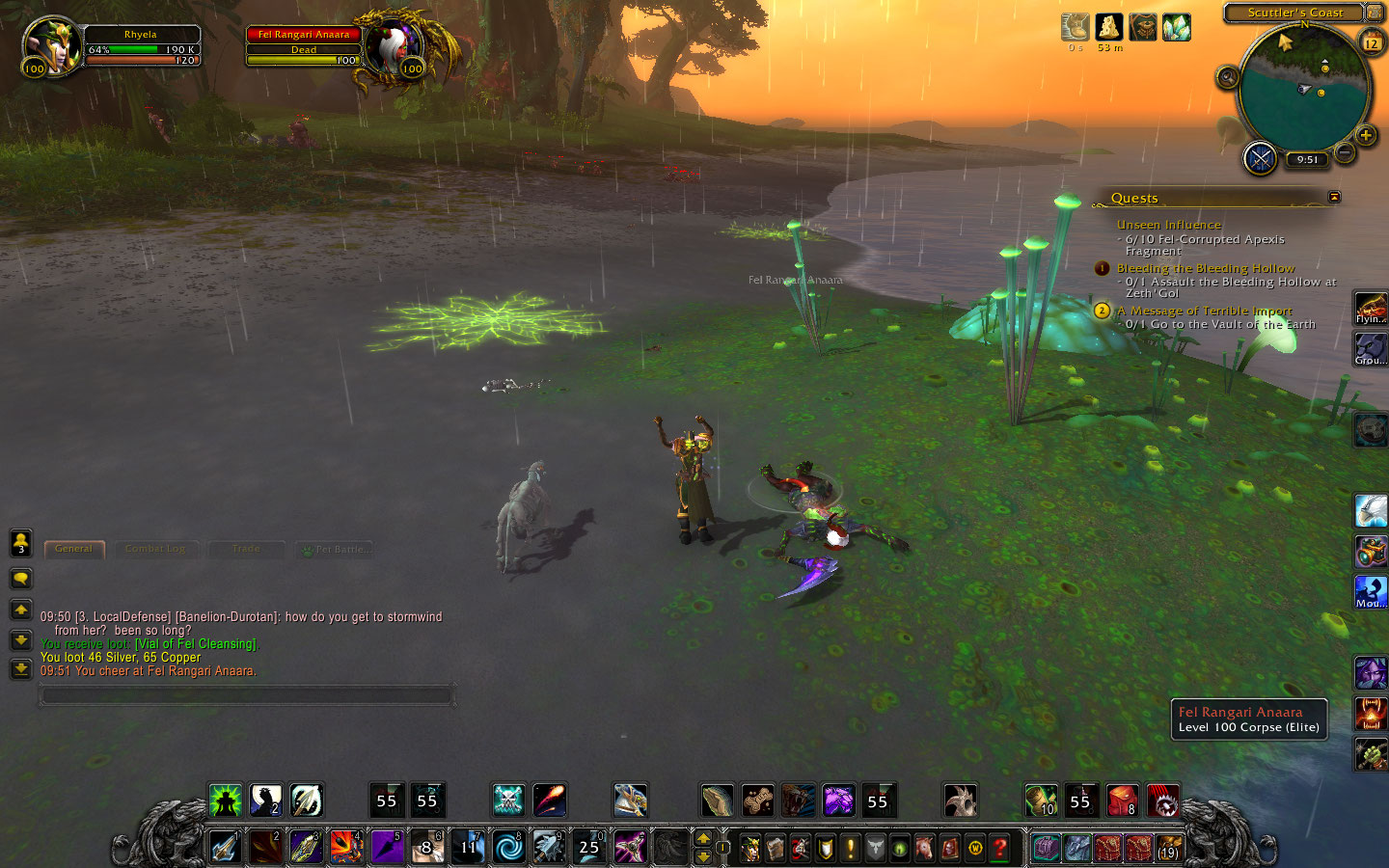
Task: Open the Bleeding the Bleeding Hollow quest
Action: coord(1205,268)
